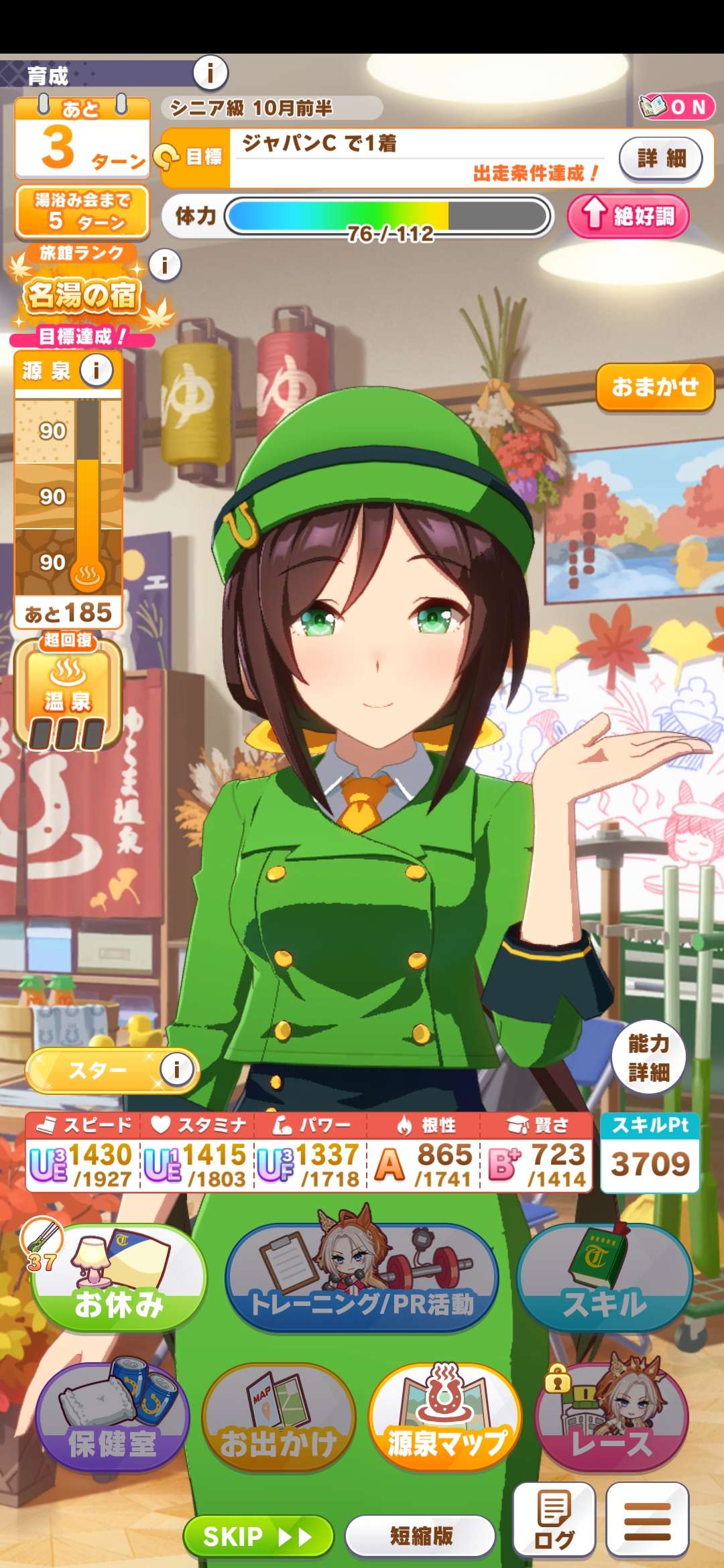Open the 詳細 goal details

point(661,158)
